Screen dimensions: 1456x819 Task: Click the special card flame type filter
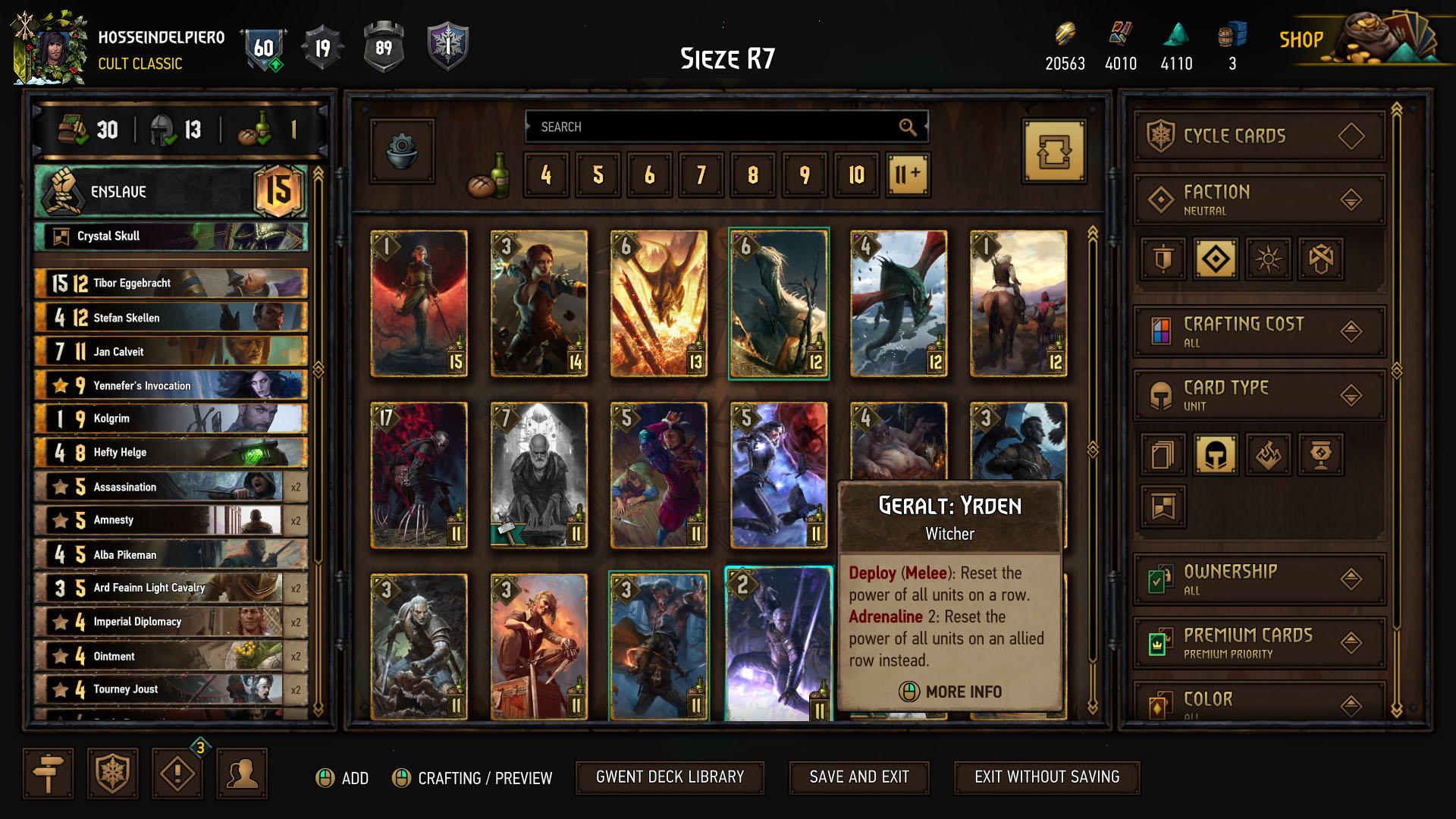point(1268,454)
